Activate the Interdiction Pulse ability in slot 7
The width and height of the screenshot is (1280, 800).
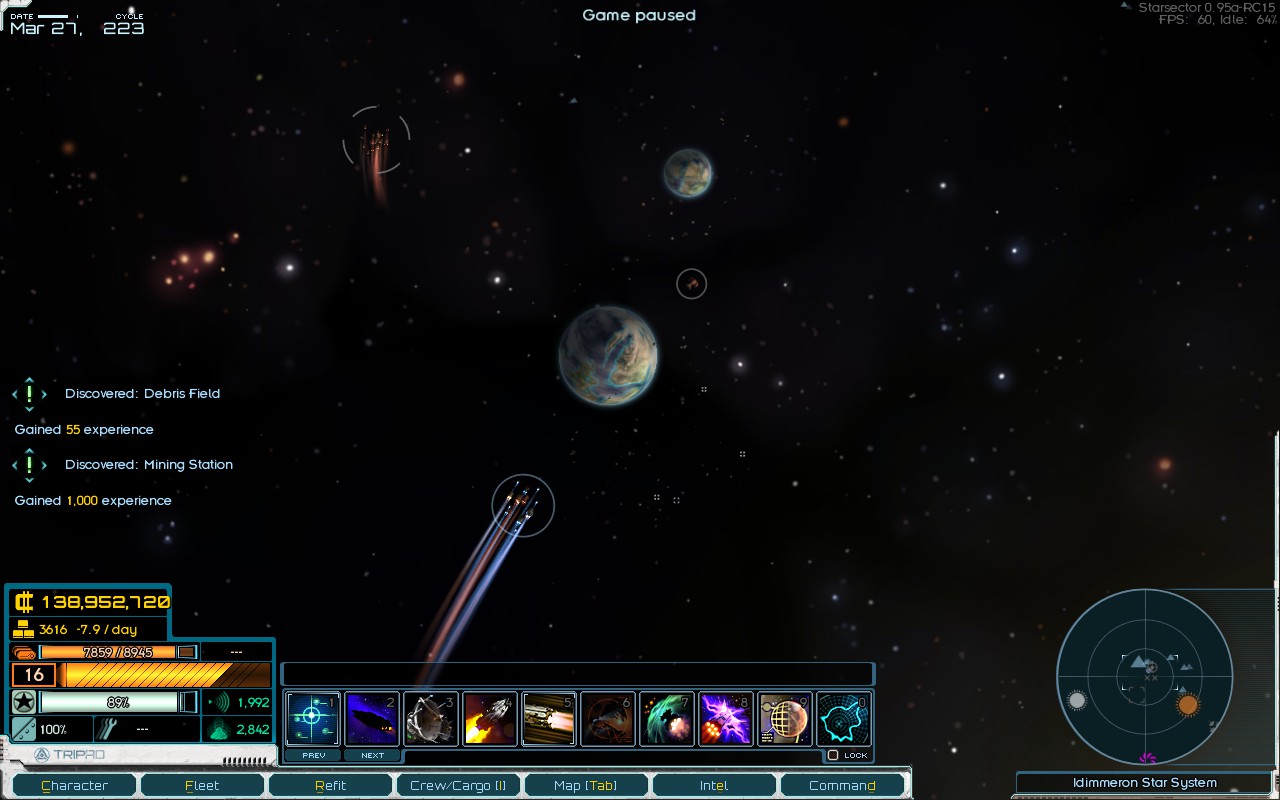point(667,718)
